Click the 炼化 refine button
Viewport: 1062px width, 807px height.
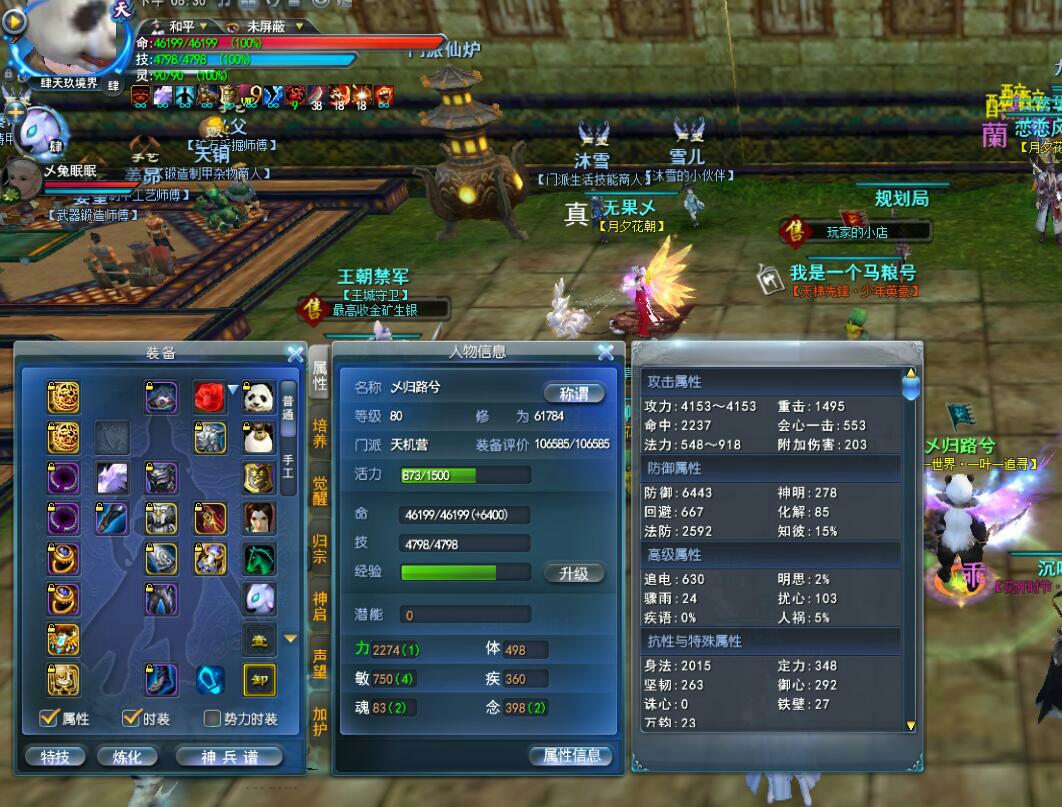pos(127,757)
